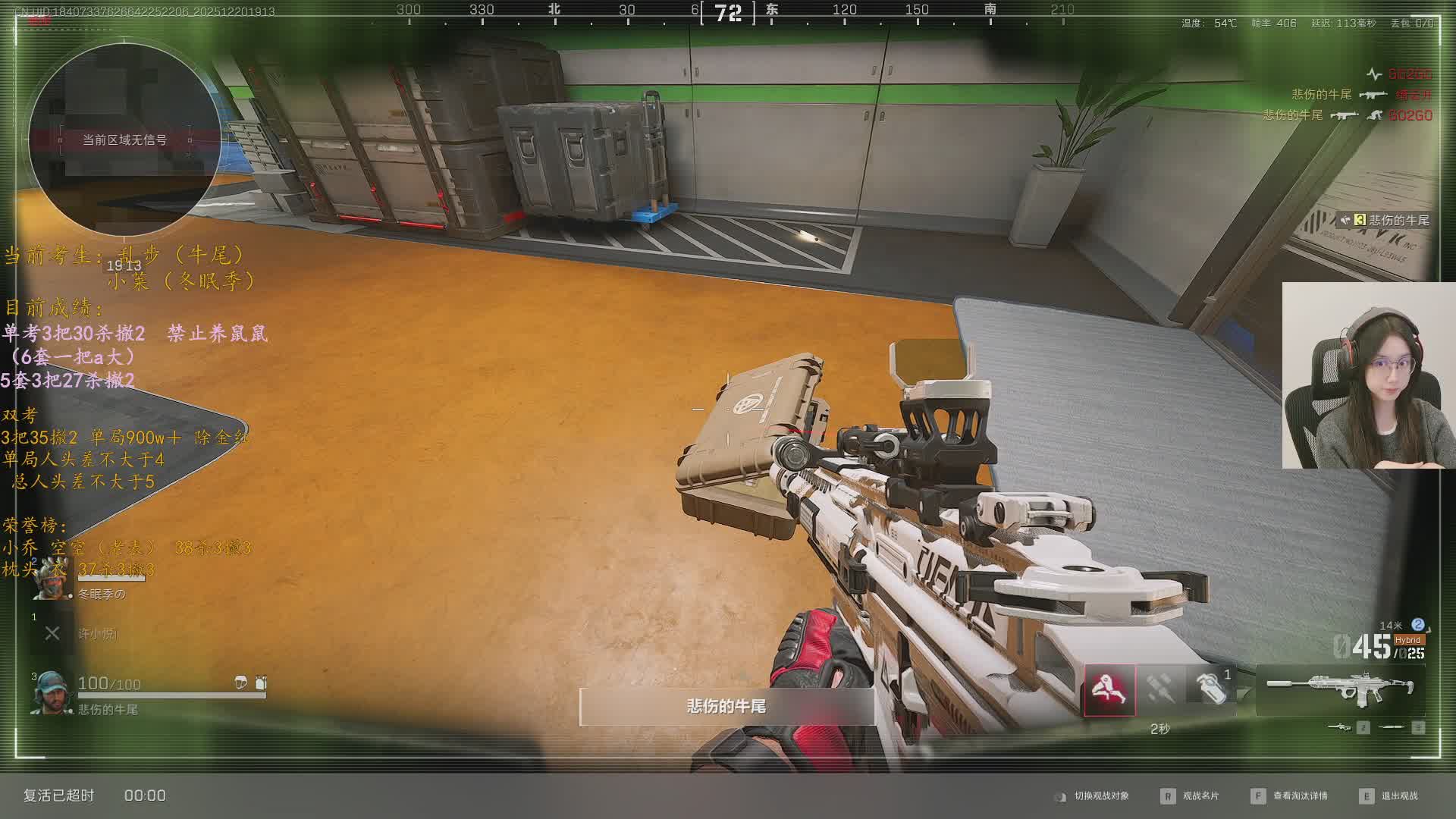Click eliminated teammate 许小悦 X slot
The image size is (1456, 819).
(x=52, y=633)
